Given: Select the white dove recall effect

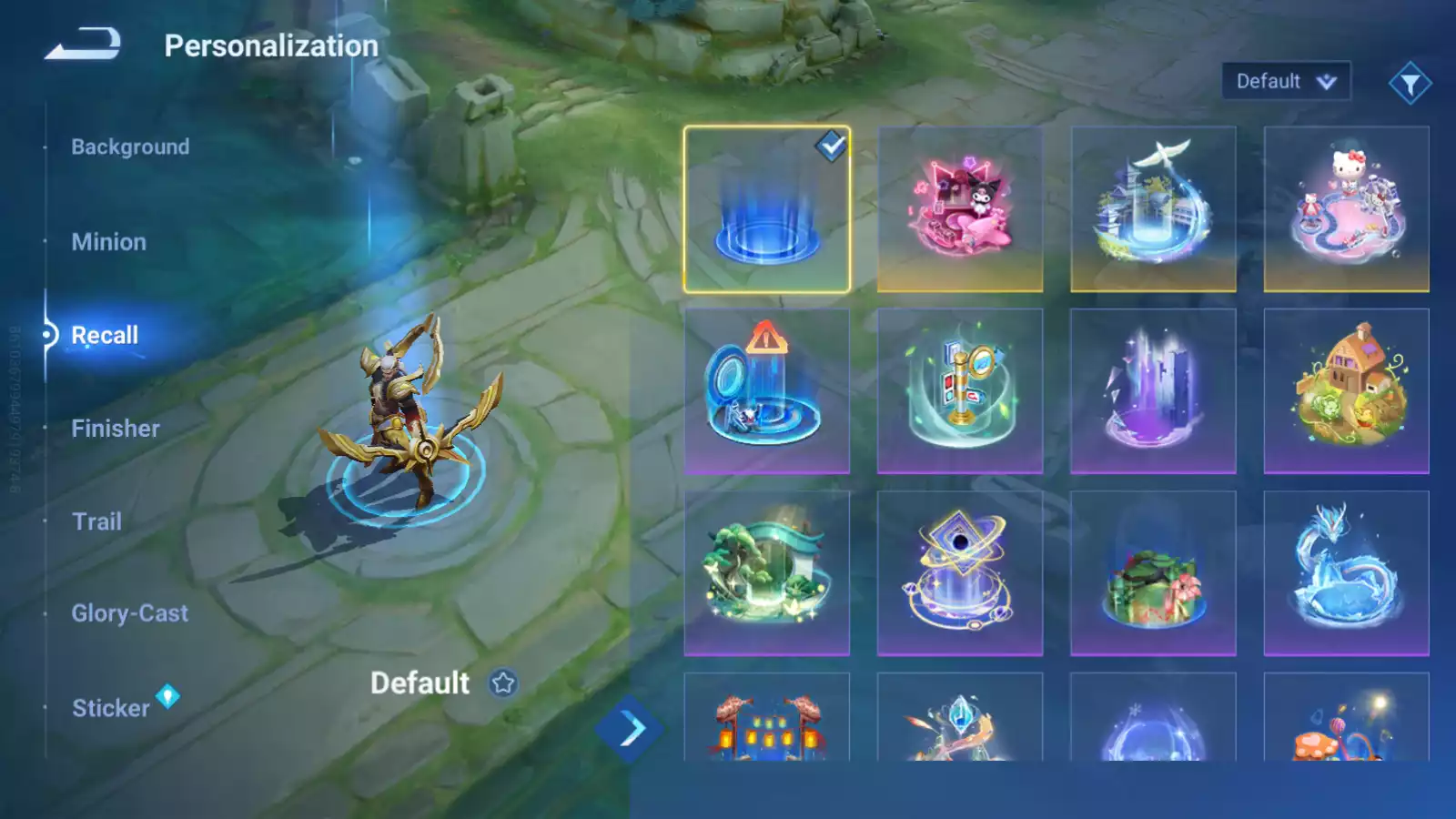Looking at the screenshot, I should tap(1153, 209).
